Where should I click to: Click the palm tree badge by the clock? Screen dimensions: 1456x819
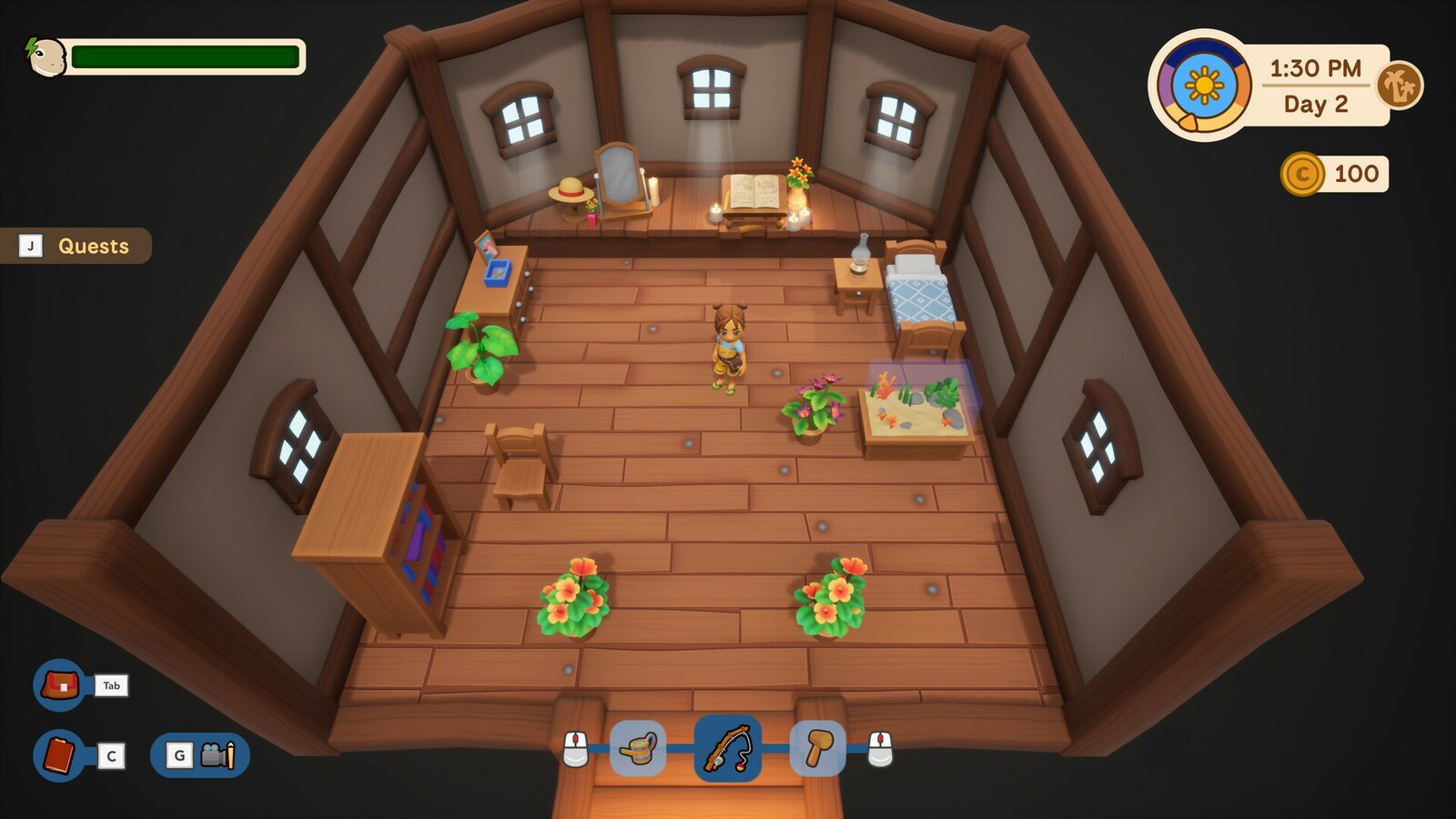coord(1400,86)
